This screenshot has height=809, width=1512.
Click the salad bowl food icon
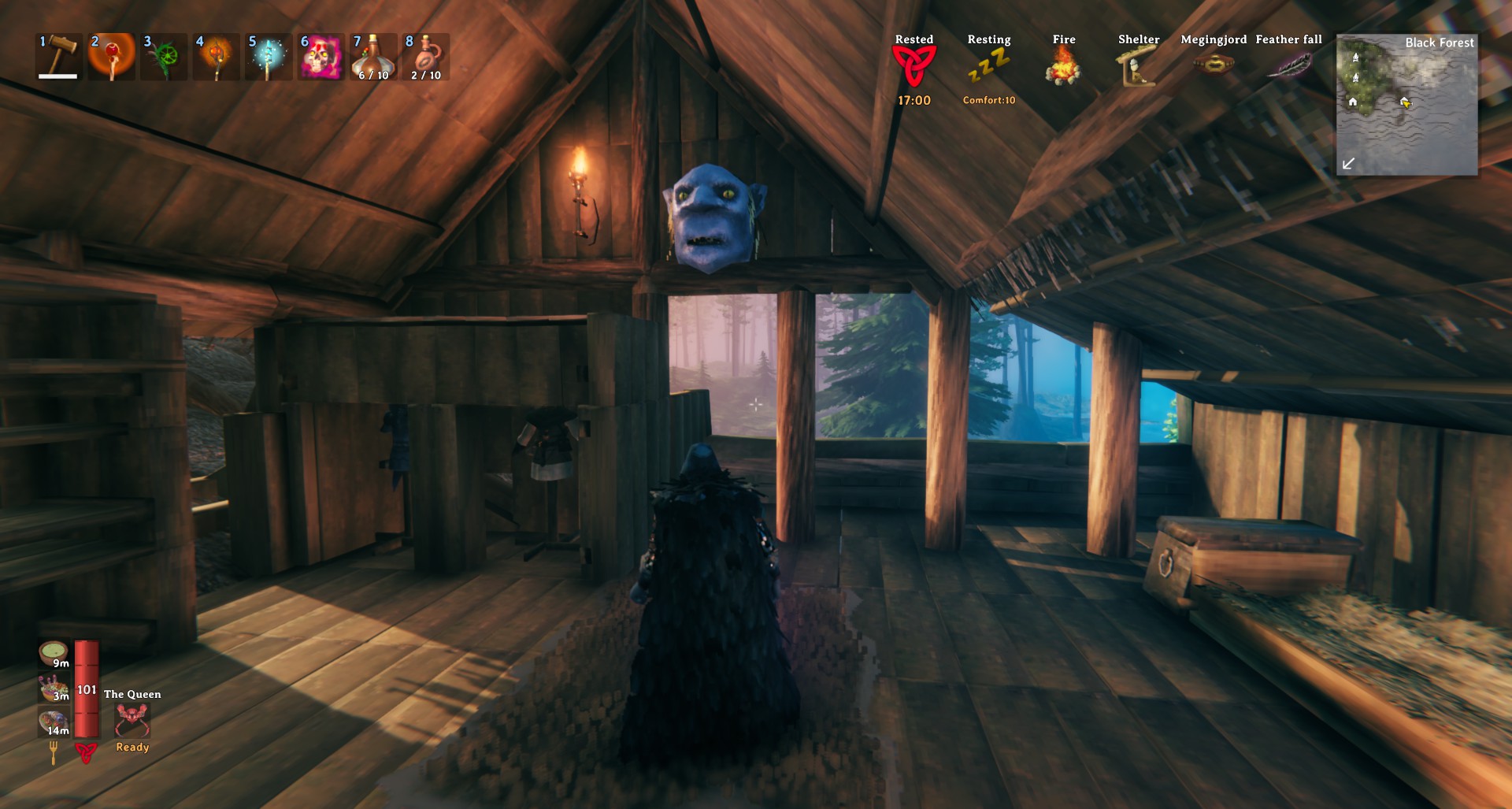point(54,688)
